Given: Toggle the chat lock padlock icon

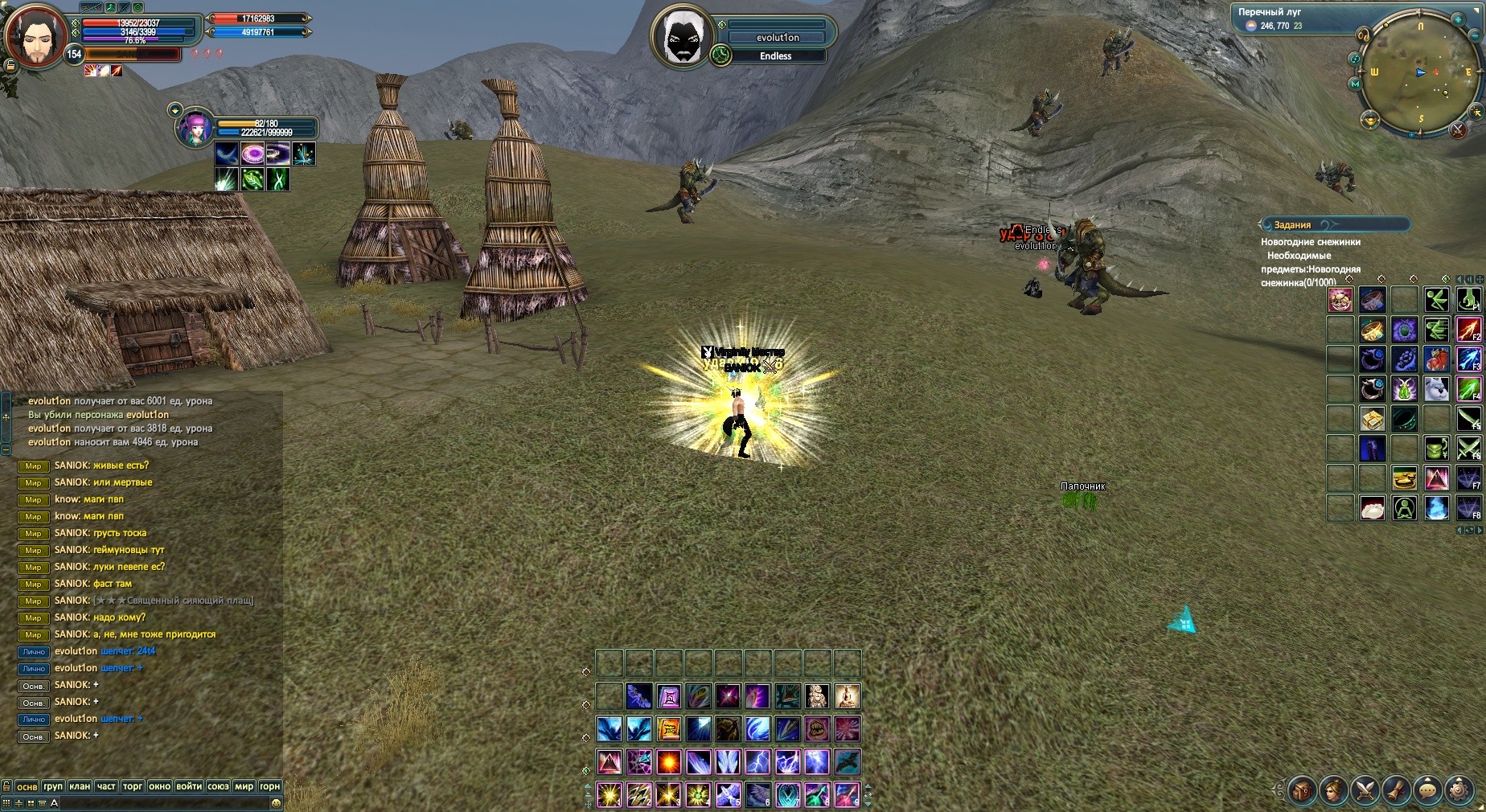Looking at the screenshot, I should coord(6,786).
